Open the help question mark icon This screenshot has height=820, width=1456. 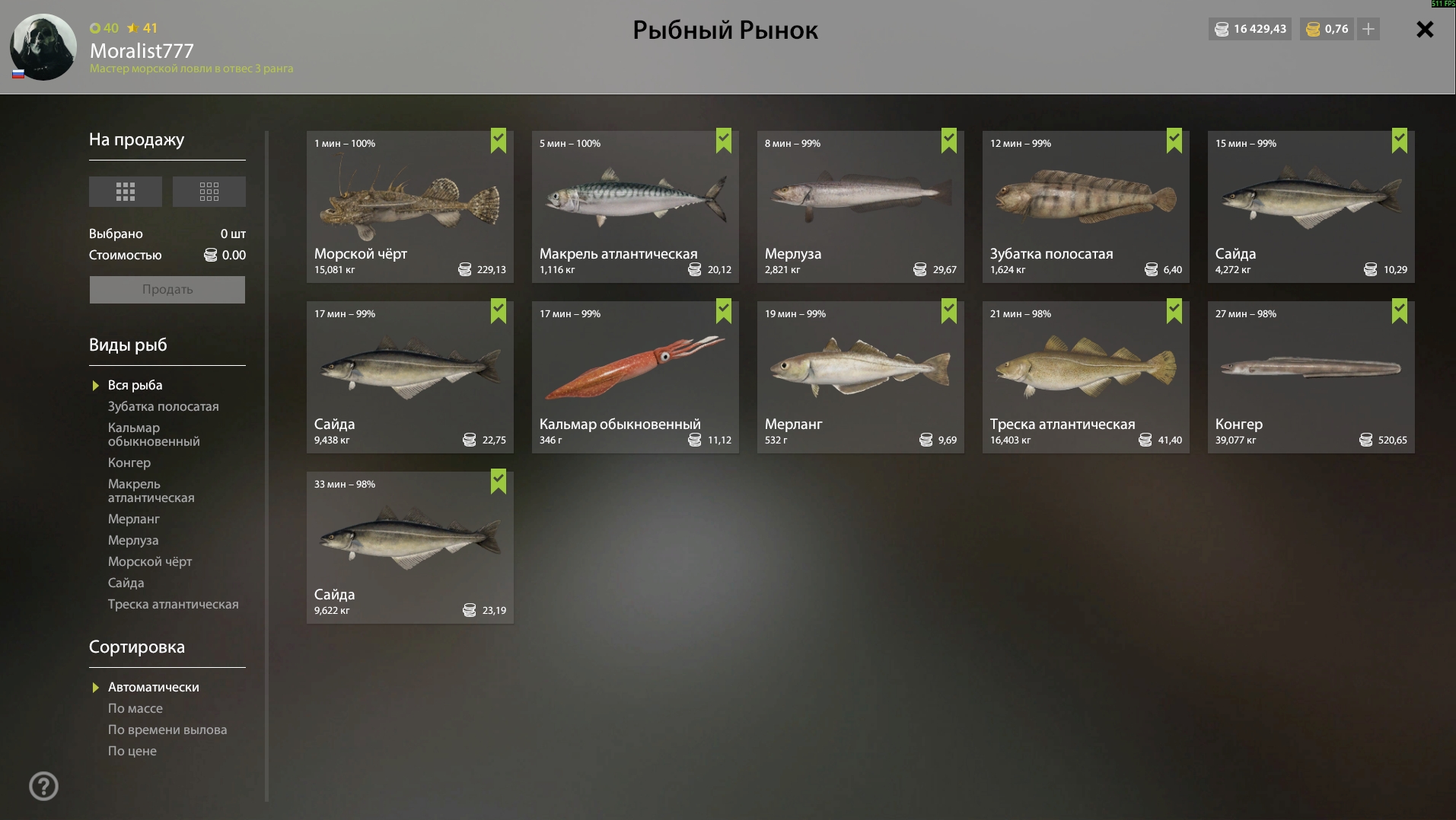point(43,786)
